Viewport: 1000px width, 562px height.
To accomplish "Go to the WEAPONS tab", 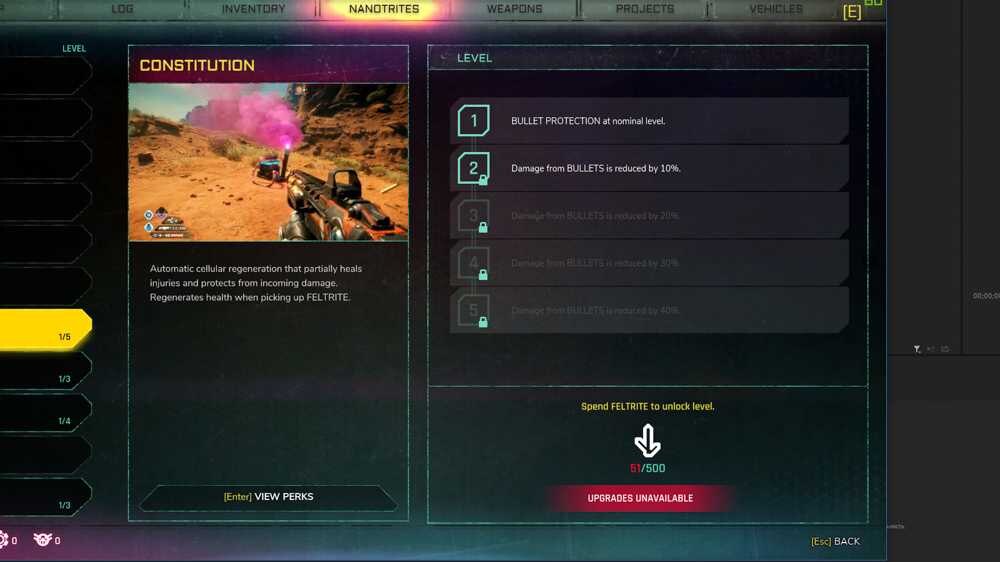I will coord(514,9).
